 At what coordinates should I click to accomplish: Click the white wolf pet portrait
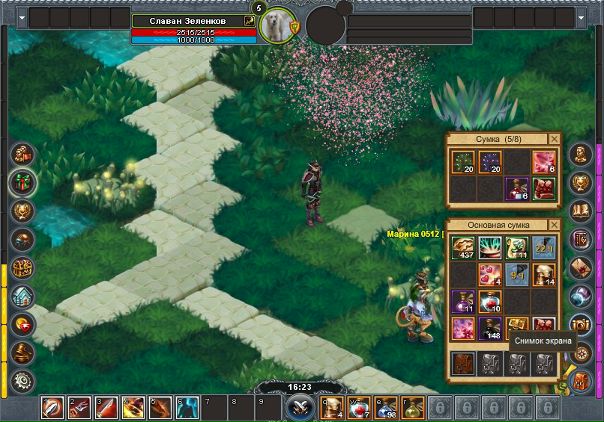[x=277, y=25]
